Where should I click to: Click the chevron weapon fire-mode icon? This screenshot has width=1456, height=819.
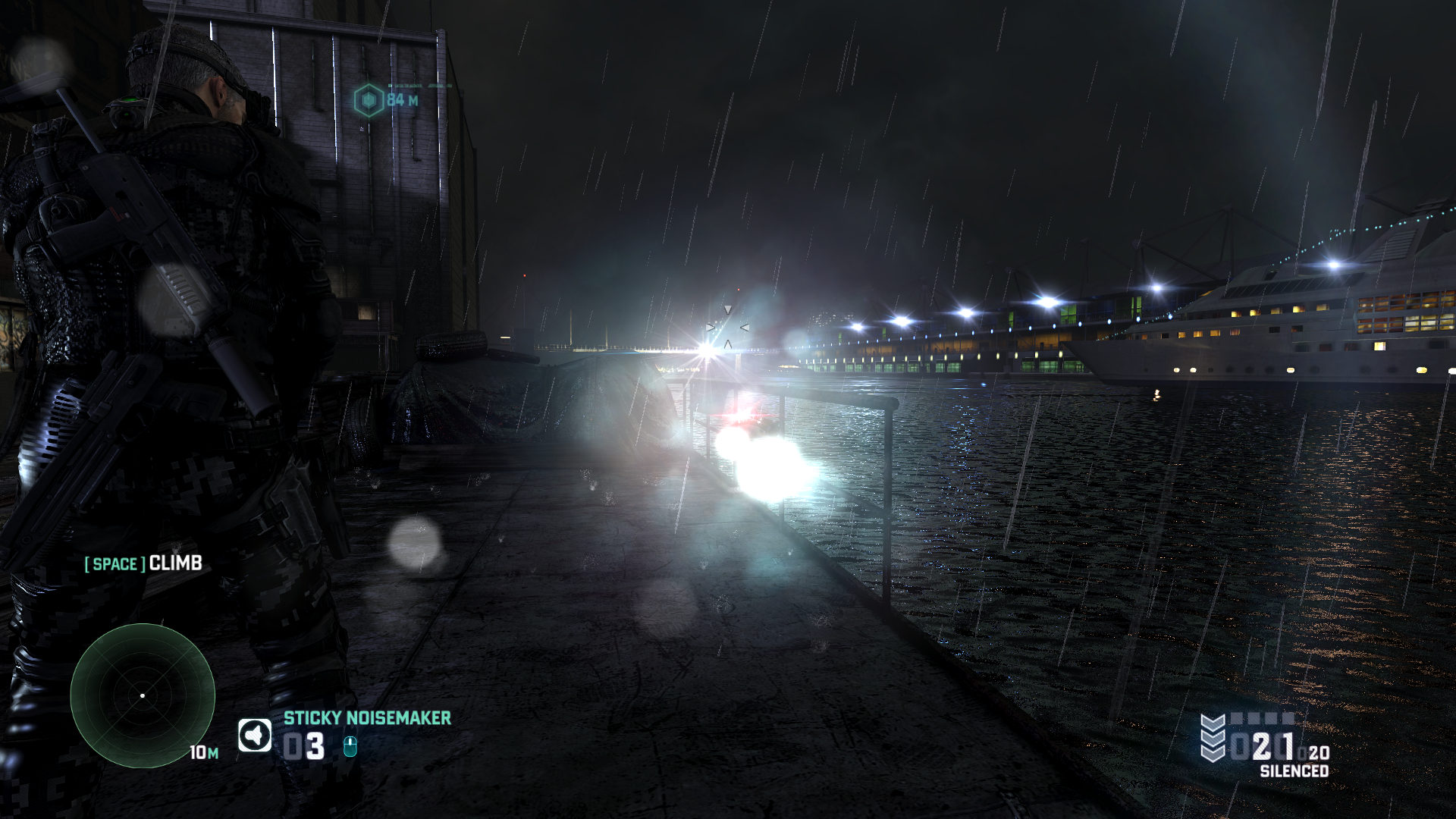[x=1213, y=738]
